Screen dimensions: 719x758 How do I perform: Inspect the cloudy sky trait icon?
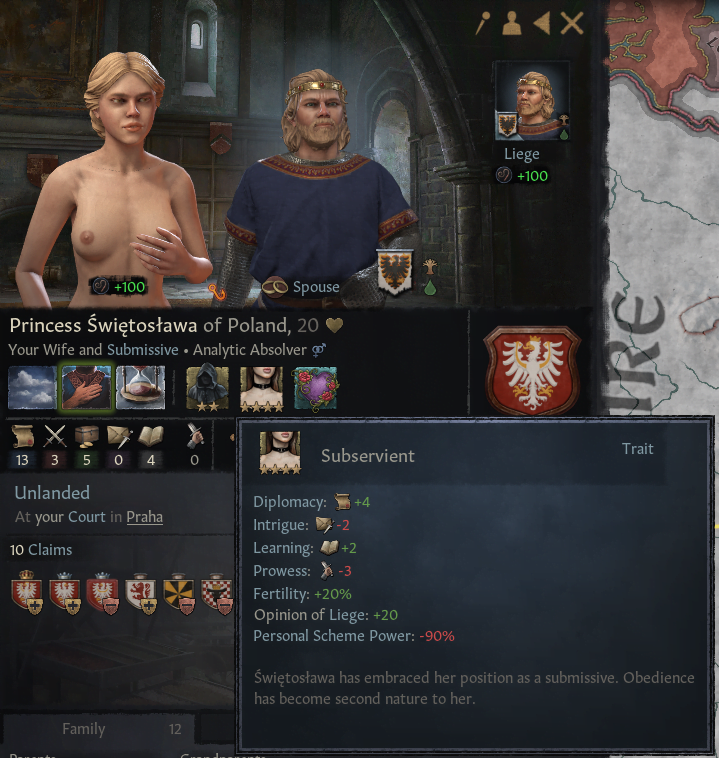point(32,388)
